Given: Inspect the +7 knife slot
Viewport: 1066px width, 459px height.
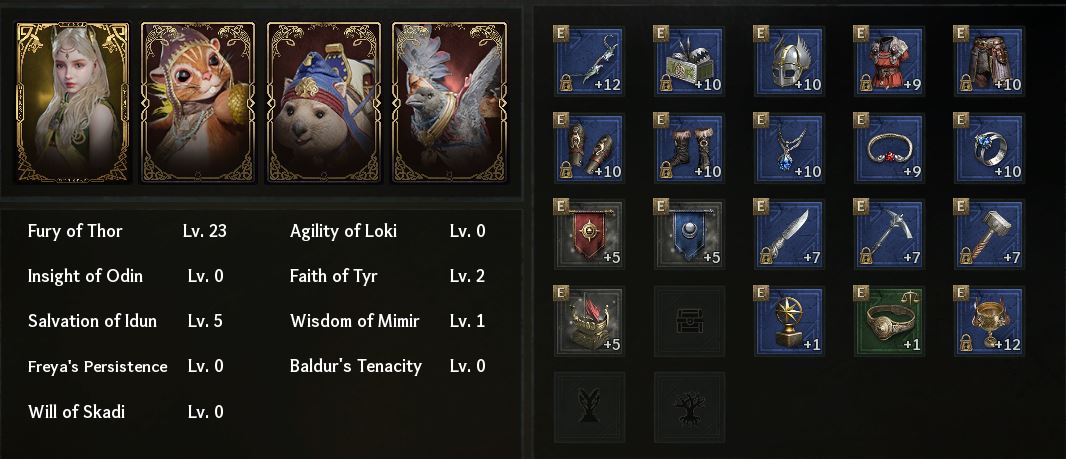Looking at the screenshot, I should (x=789, y=235).
